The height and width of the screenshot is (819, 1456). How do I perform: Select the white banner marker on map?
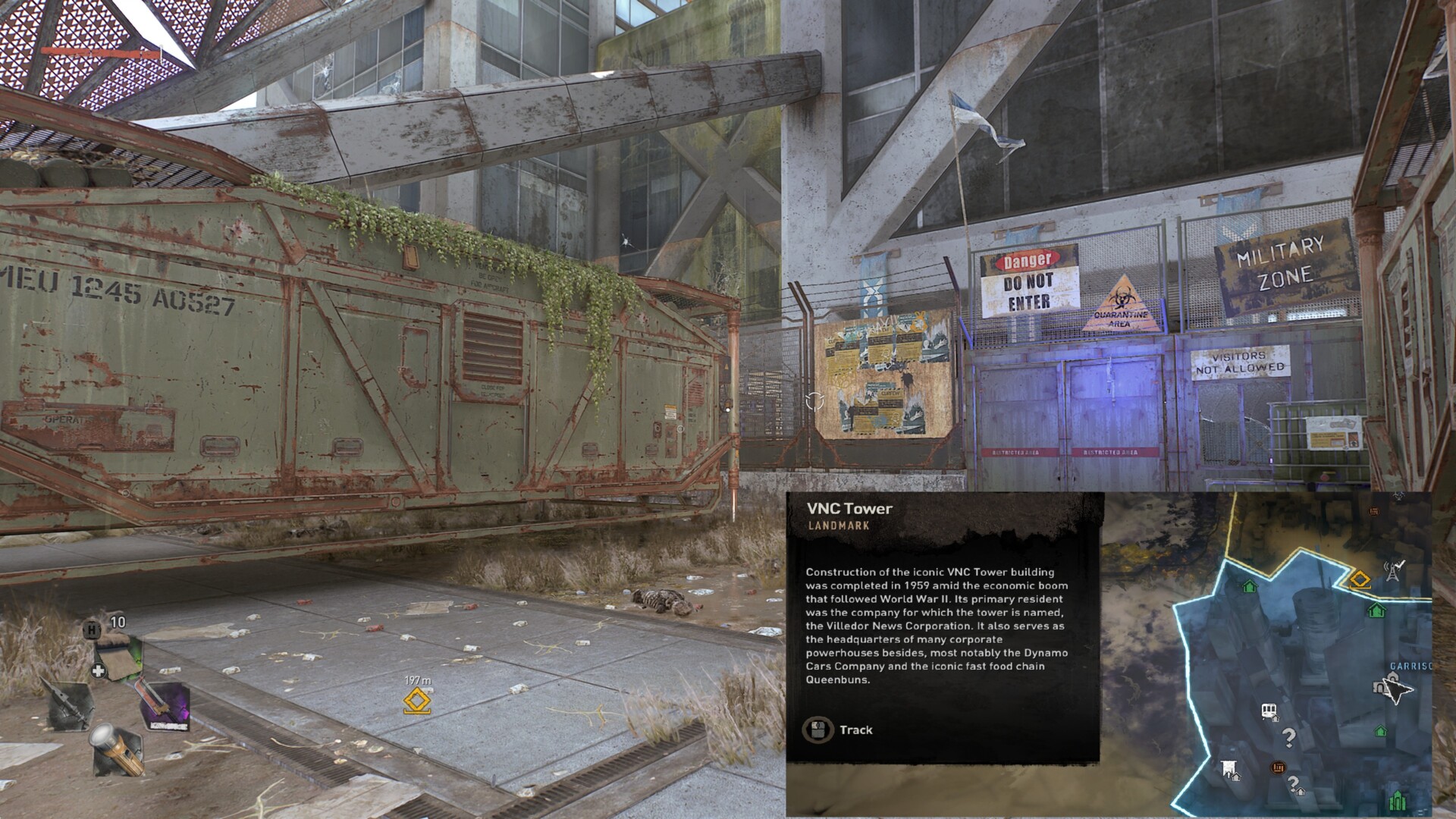click(1229, 769)
